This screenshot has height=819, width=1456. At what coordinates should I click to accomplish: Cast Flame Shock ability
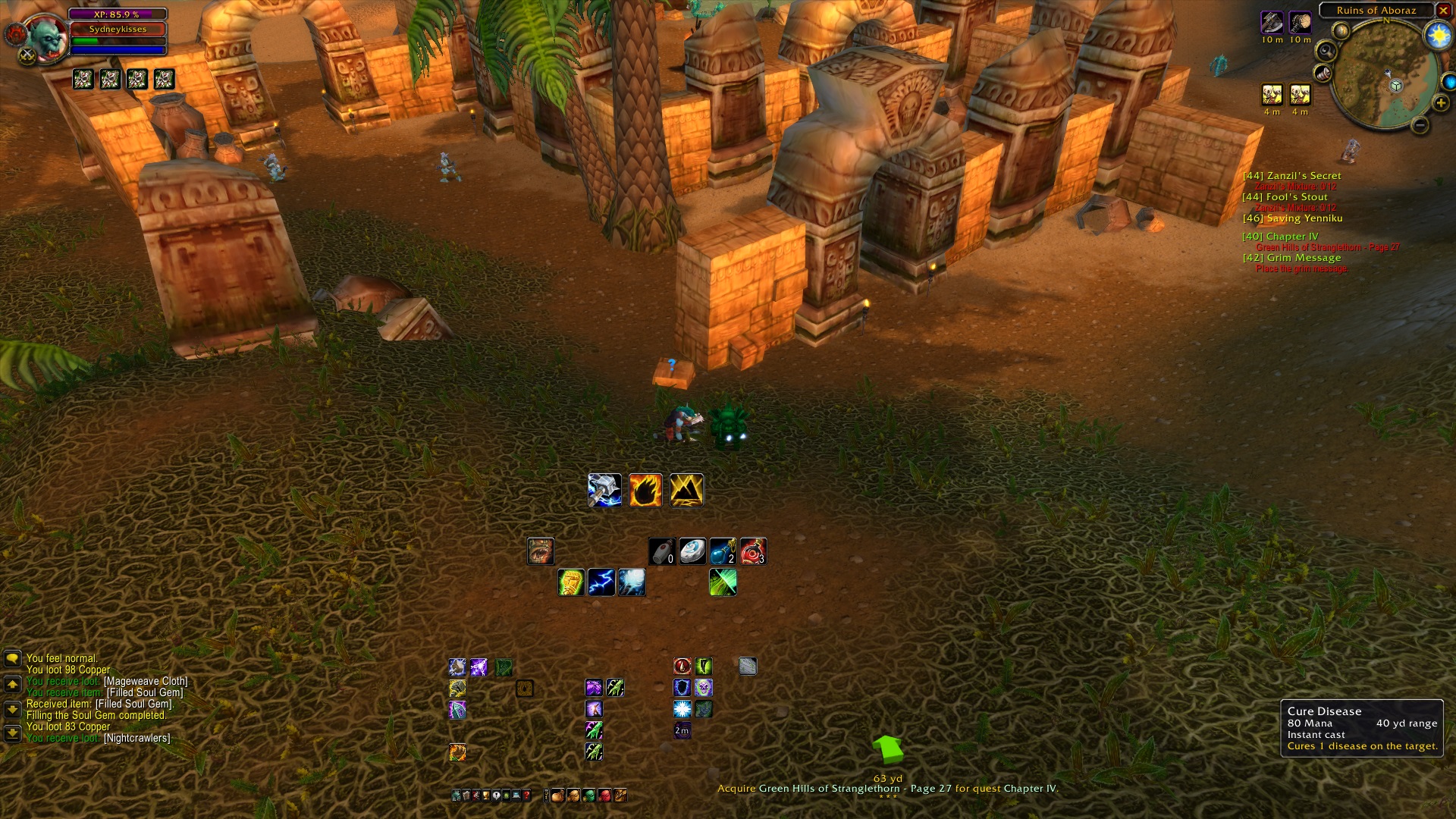[x=646, y=489]
